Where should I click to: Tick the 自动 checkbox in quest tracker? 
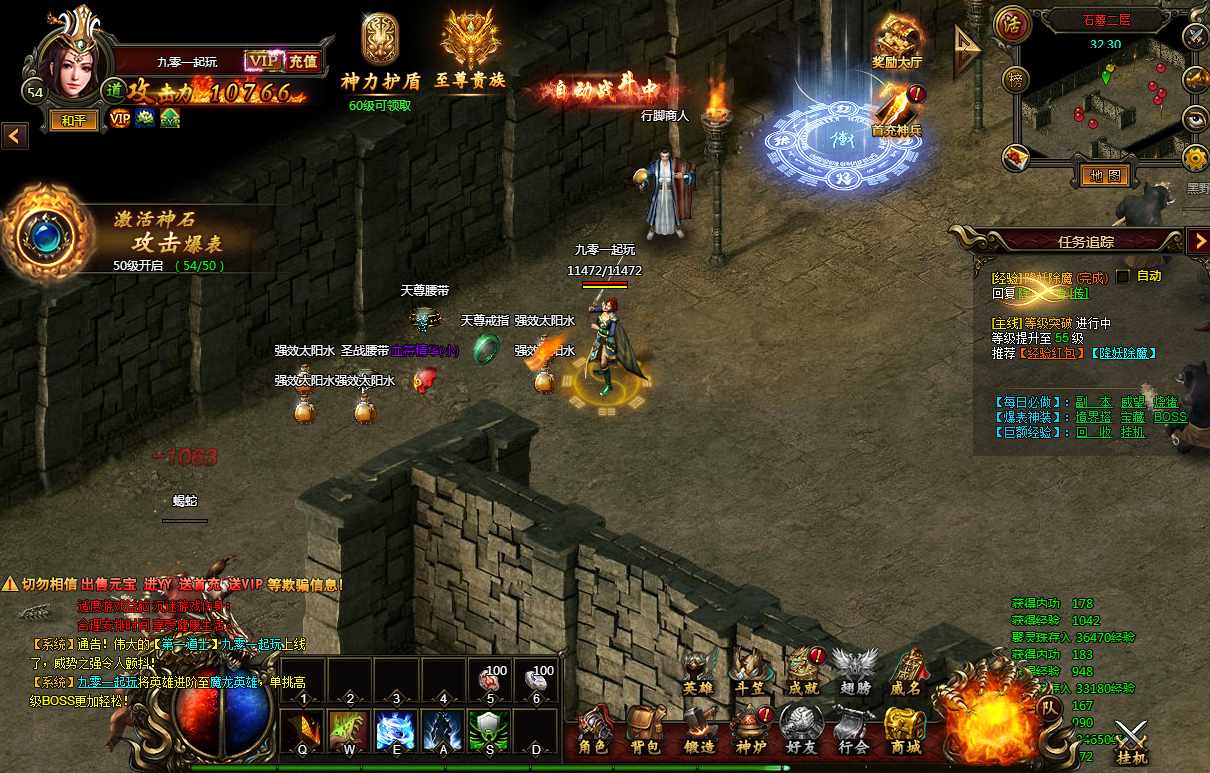[1122, 276]
